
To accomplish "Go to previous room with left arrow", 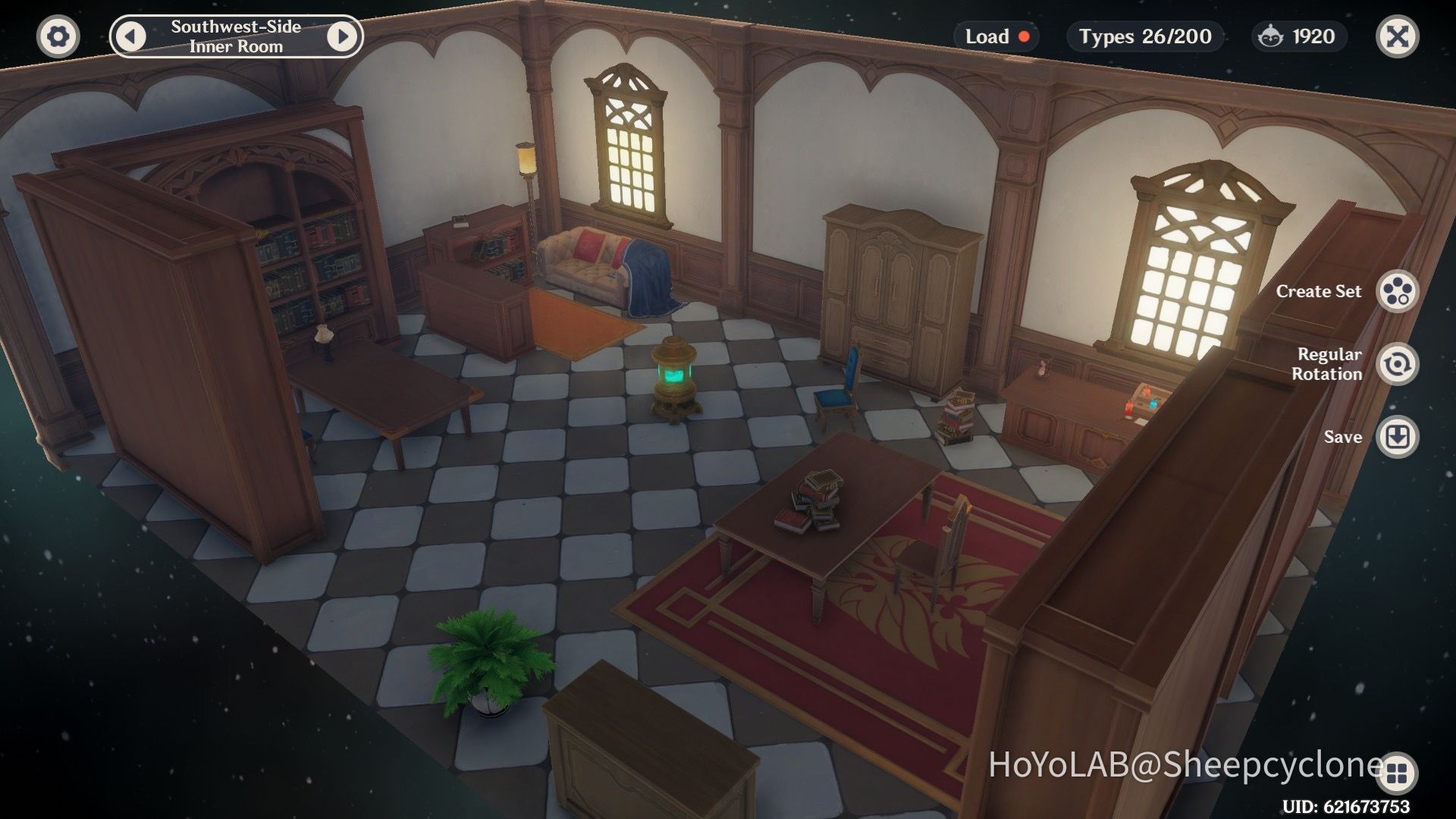I will 129,35.
